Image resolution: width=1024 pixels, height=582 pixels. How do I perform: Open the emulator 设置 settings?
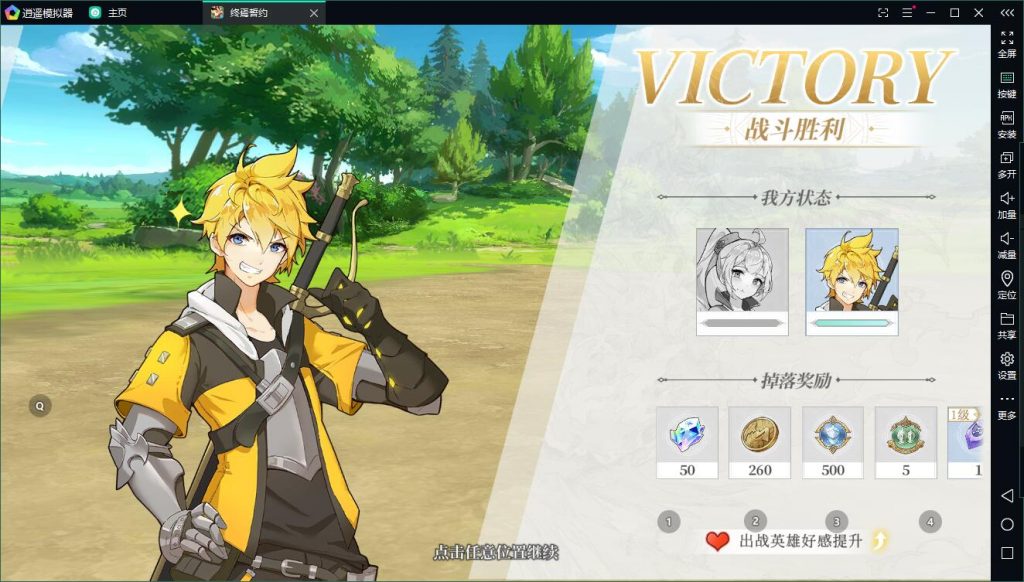tap(1007, 365)
